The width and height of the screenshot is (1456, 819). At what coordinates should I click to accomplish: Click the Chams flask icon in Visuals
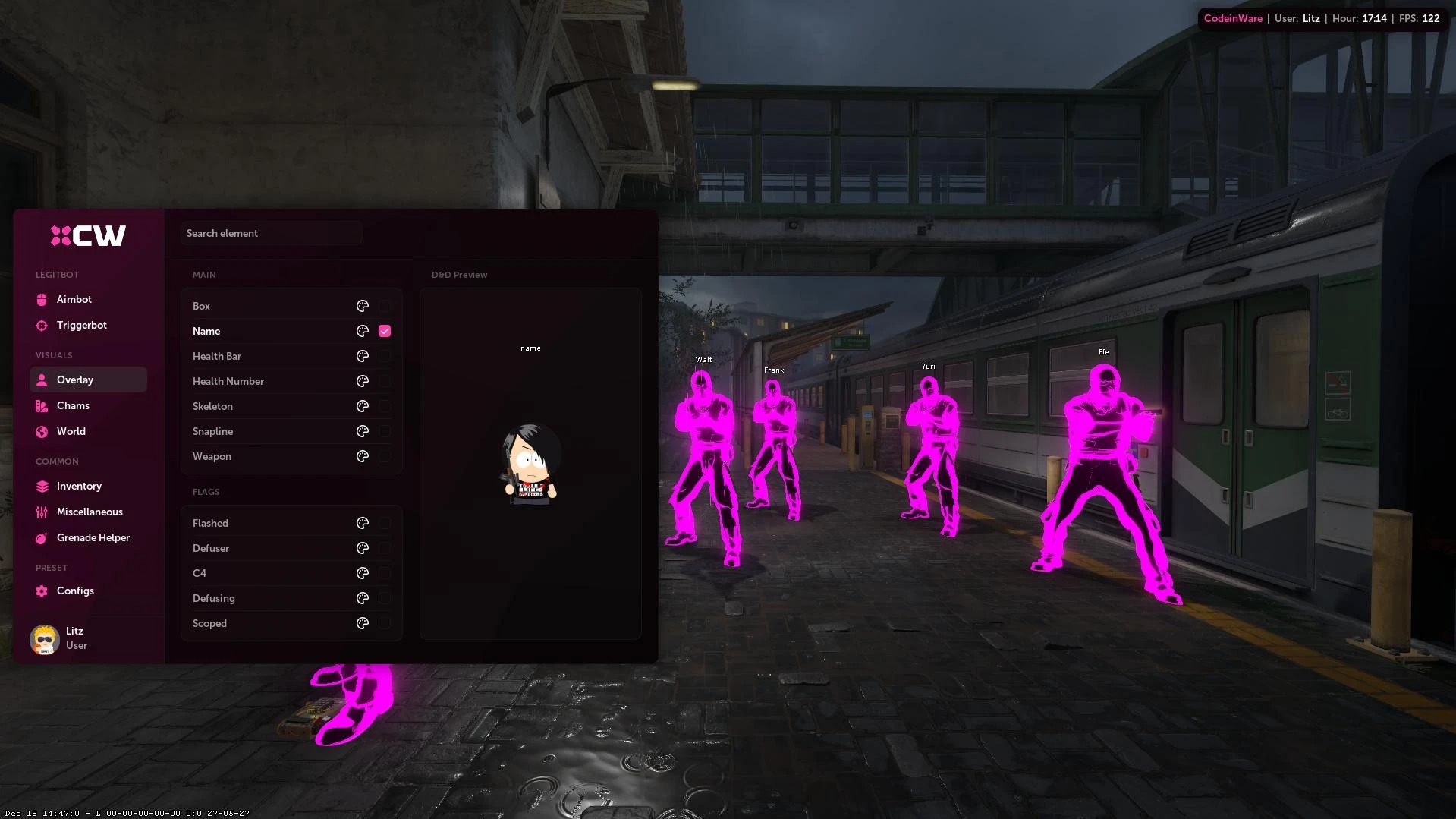coord(42,405)
